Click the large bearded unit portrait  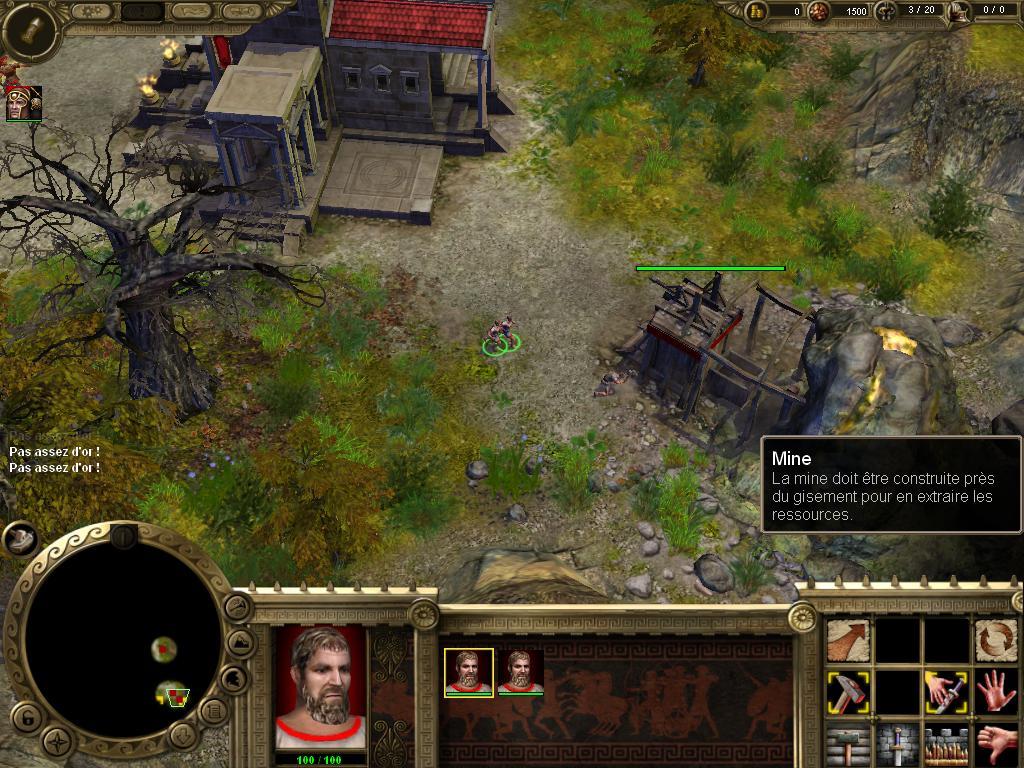click(321, 686)
